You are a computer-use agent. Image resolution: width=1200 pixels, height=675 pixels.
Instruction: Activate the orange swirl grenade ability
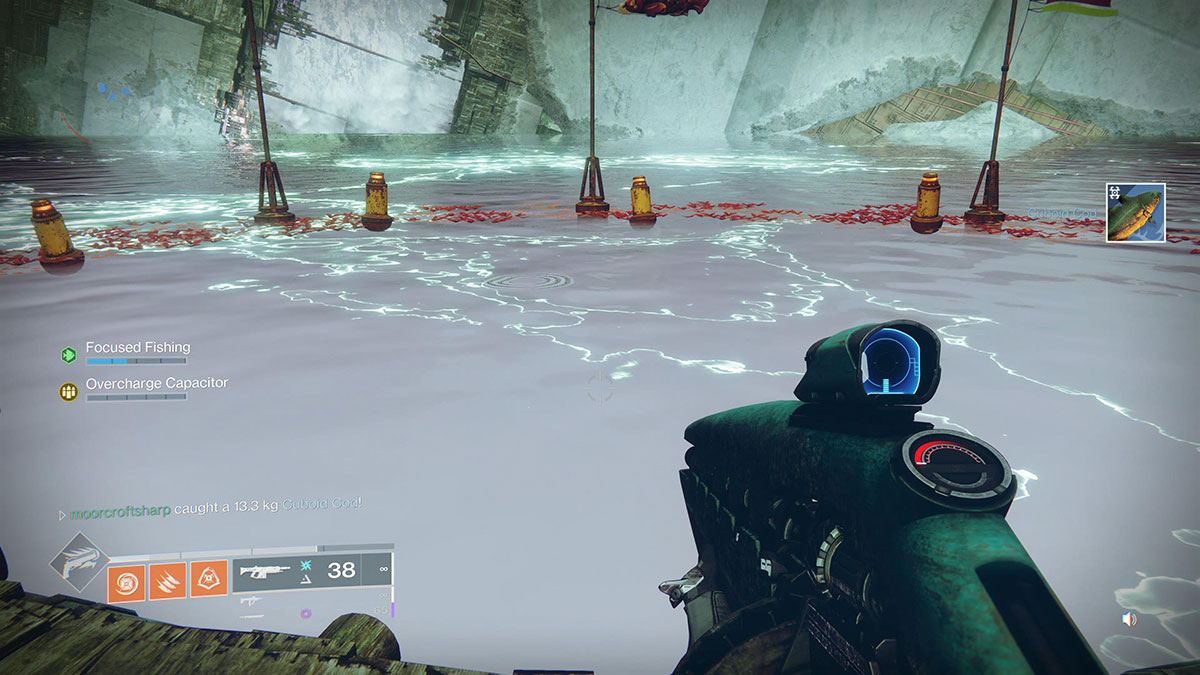point(126,582)
